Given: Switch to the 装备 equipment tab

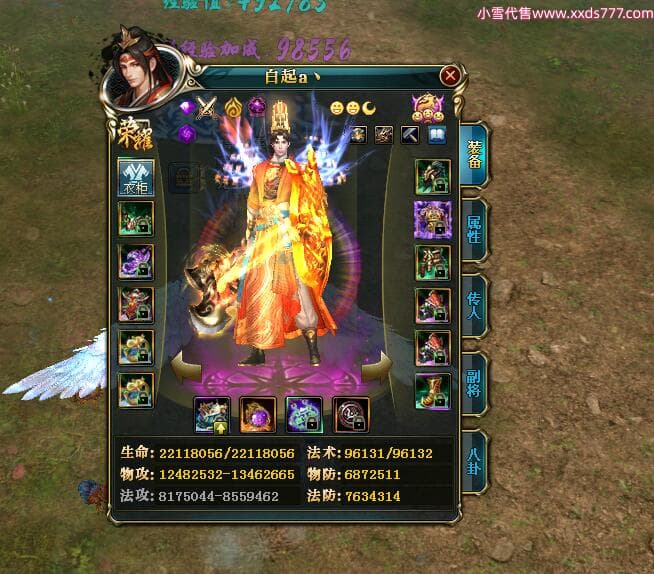Looking at the screenshot, I should coord(475,153).
